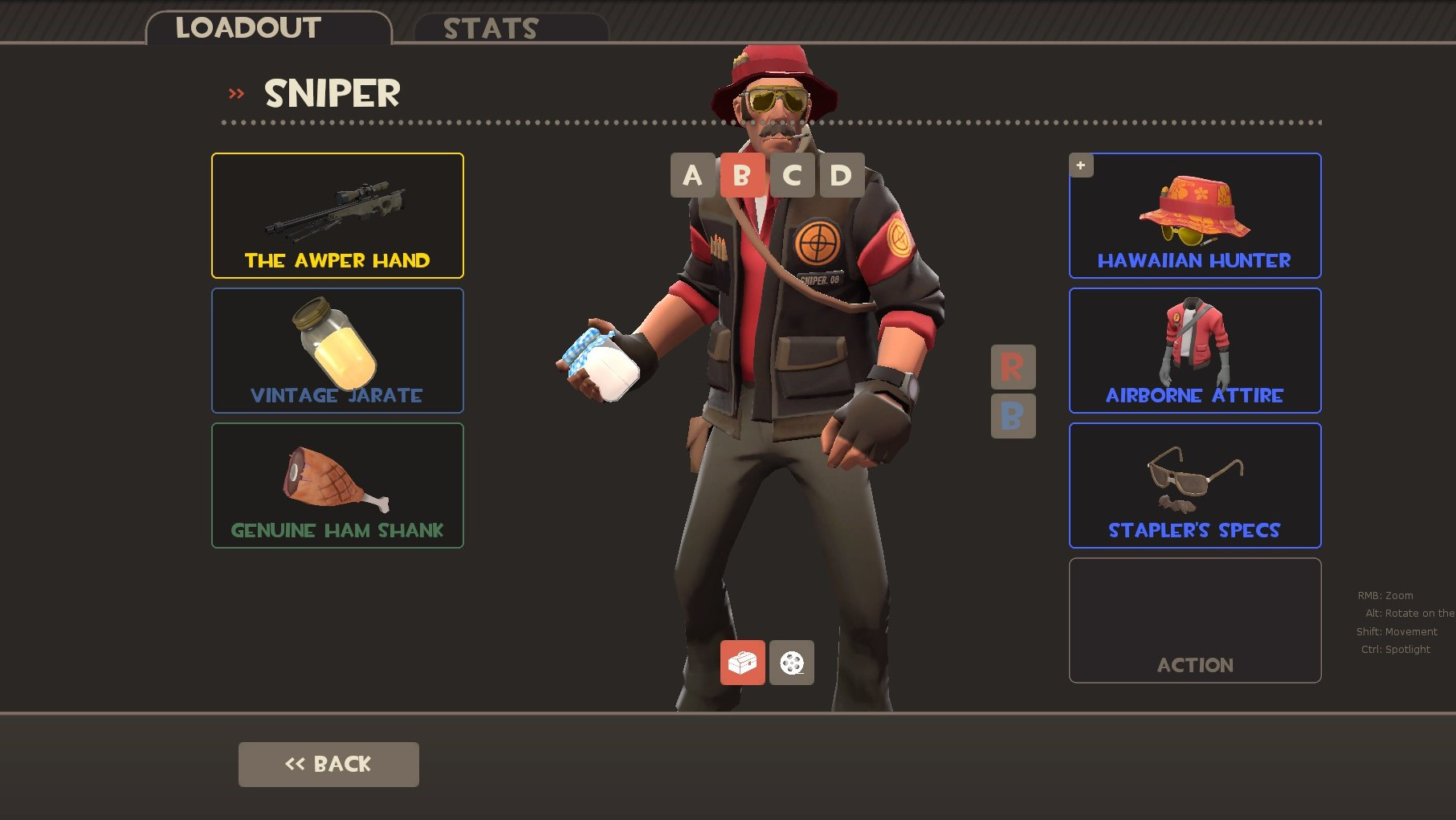Select The AWPer Hand sniper rifle
The width and height of the screenshot is (1456, 820).
click(336, 215)
